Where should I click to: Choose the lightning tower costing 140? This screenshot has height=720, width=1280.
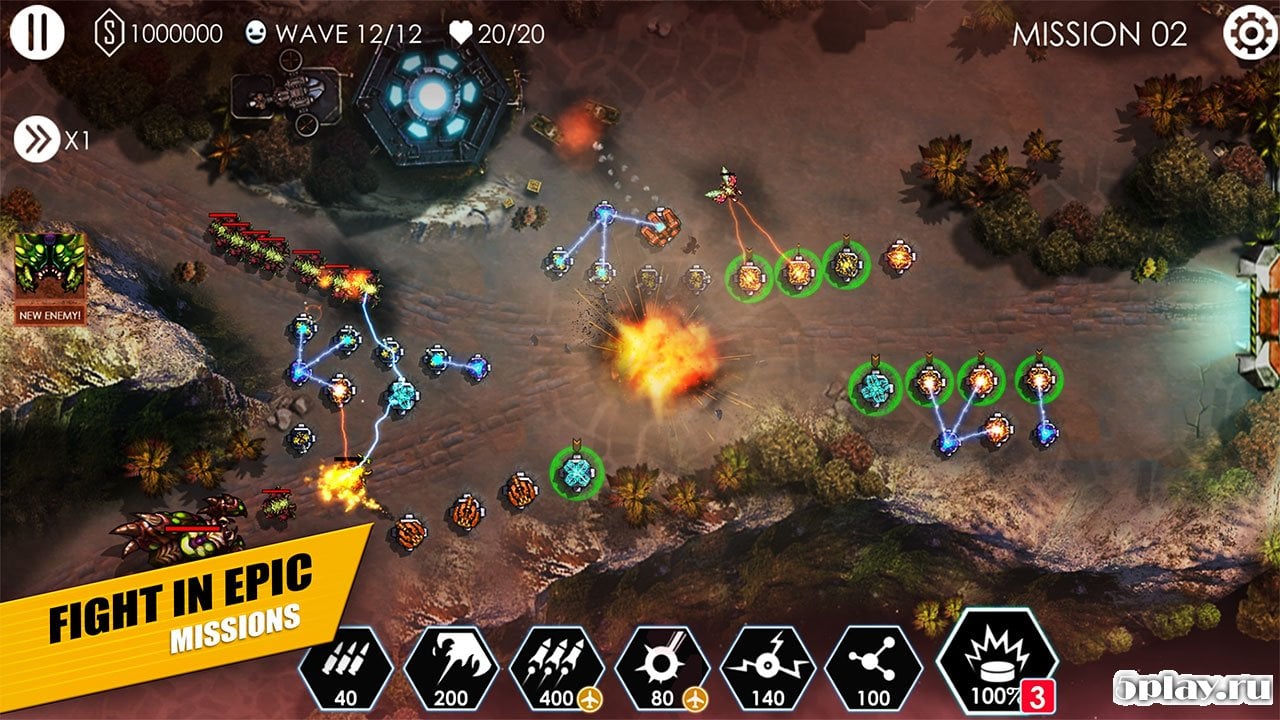pyautogui.click(x=768, y=667)
